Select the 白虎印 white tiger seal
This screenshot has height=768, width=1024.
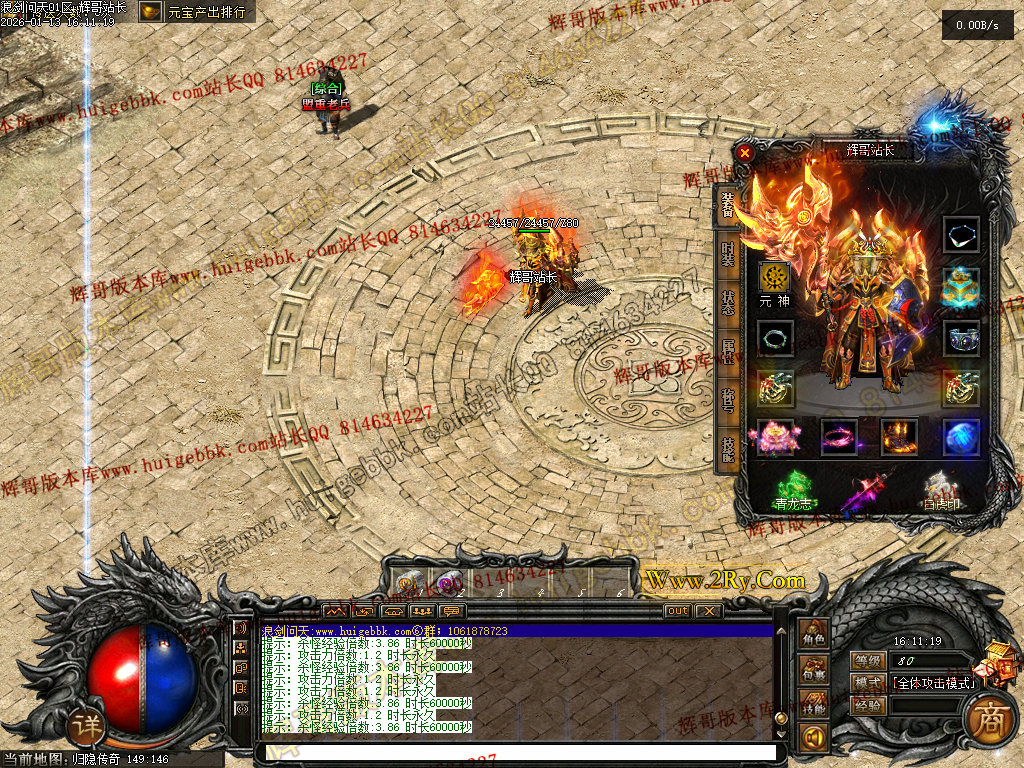point(941,490)
